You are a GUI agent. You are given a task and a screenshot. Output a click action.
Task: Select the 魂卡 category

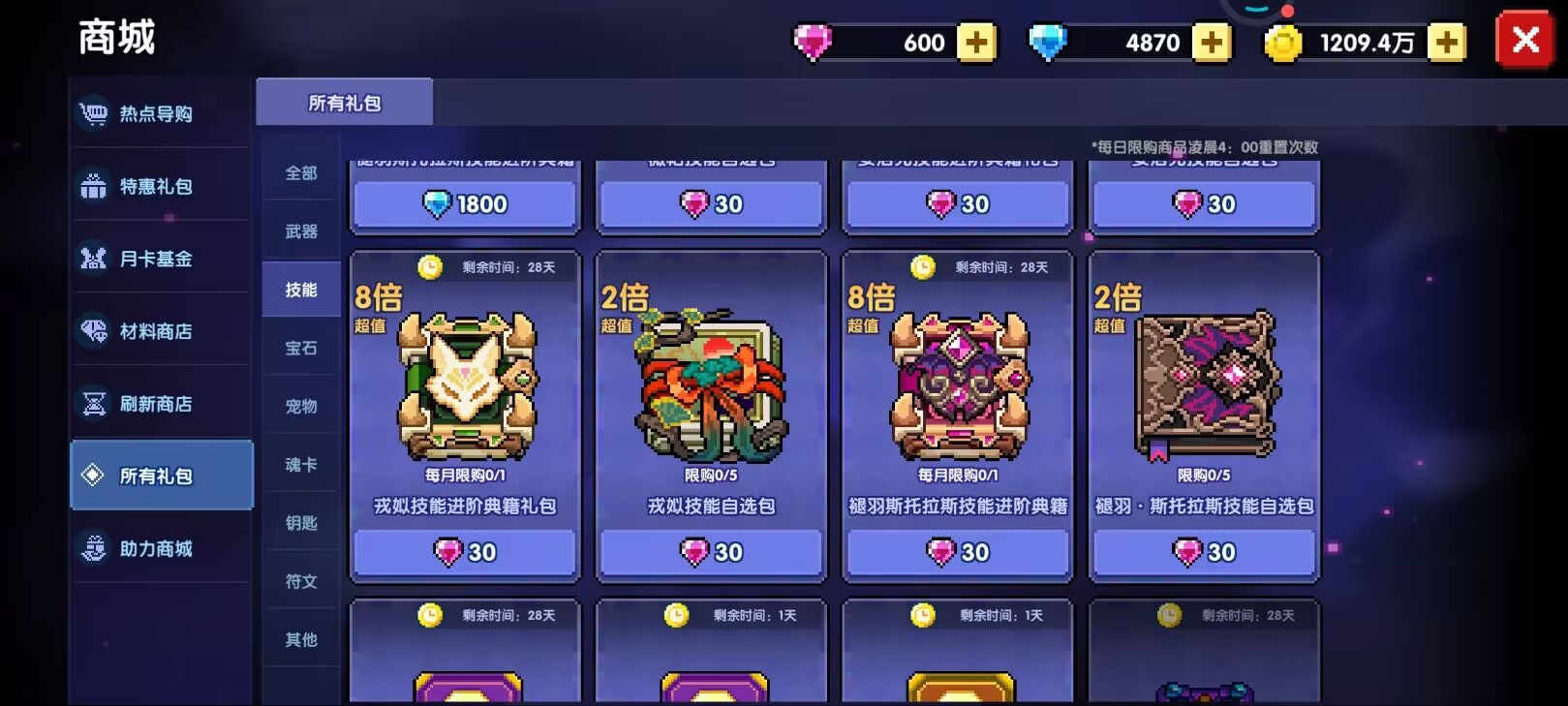point(301,465)
